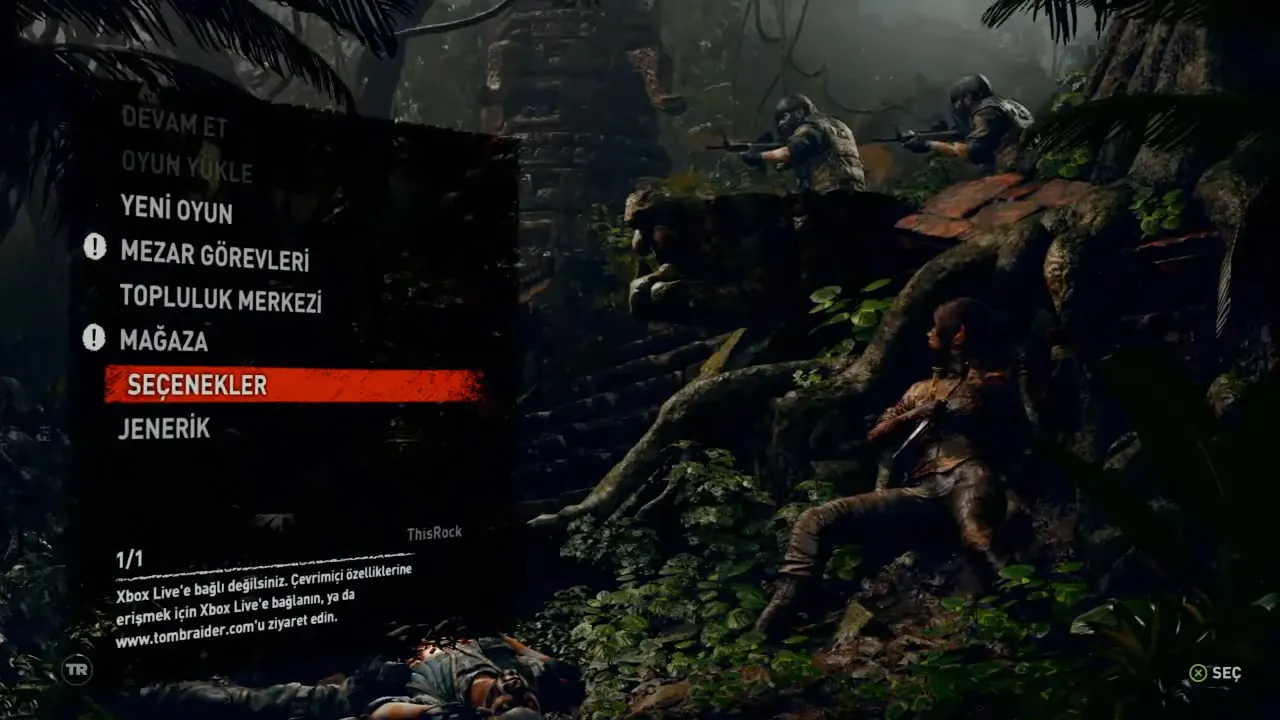The image size is (1280, 720).
Task: View the Jenerik credits
Action: (164, 428)
